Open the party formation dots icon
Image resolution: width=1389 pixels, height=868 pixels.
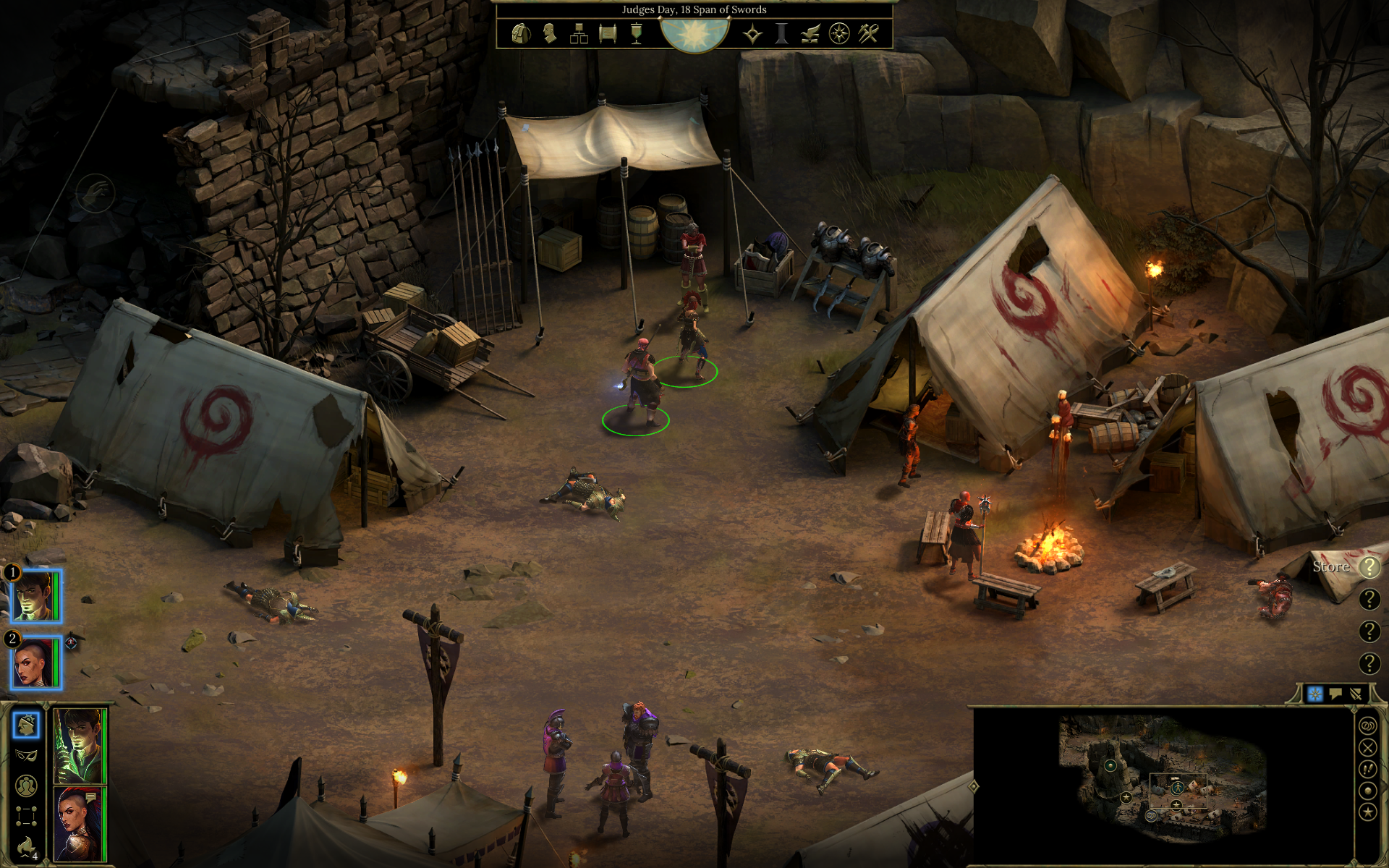(x=26, y=816)
